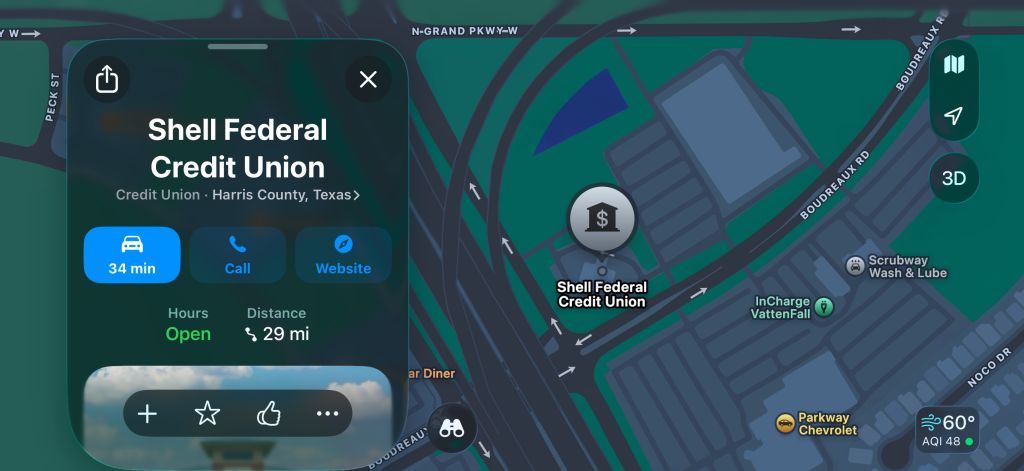Open the Harris County, Texas link
The width and height of the screenshot is (1024, 471).
287,195
